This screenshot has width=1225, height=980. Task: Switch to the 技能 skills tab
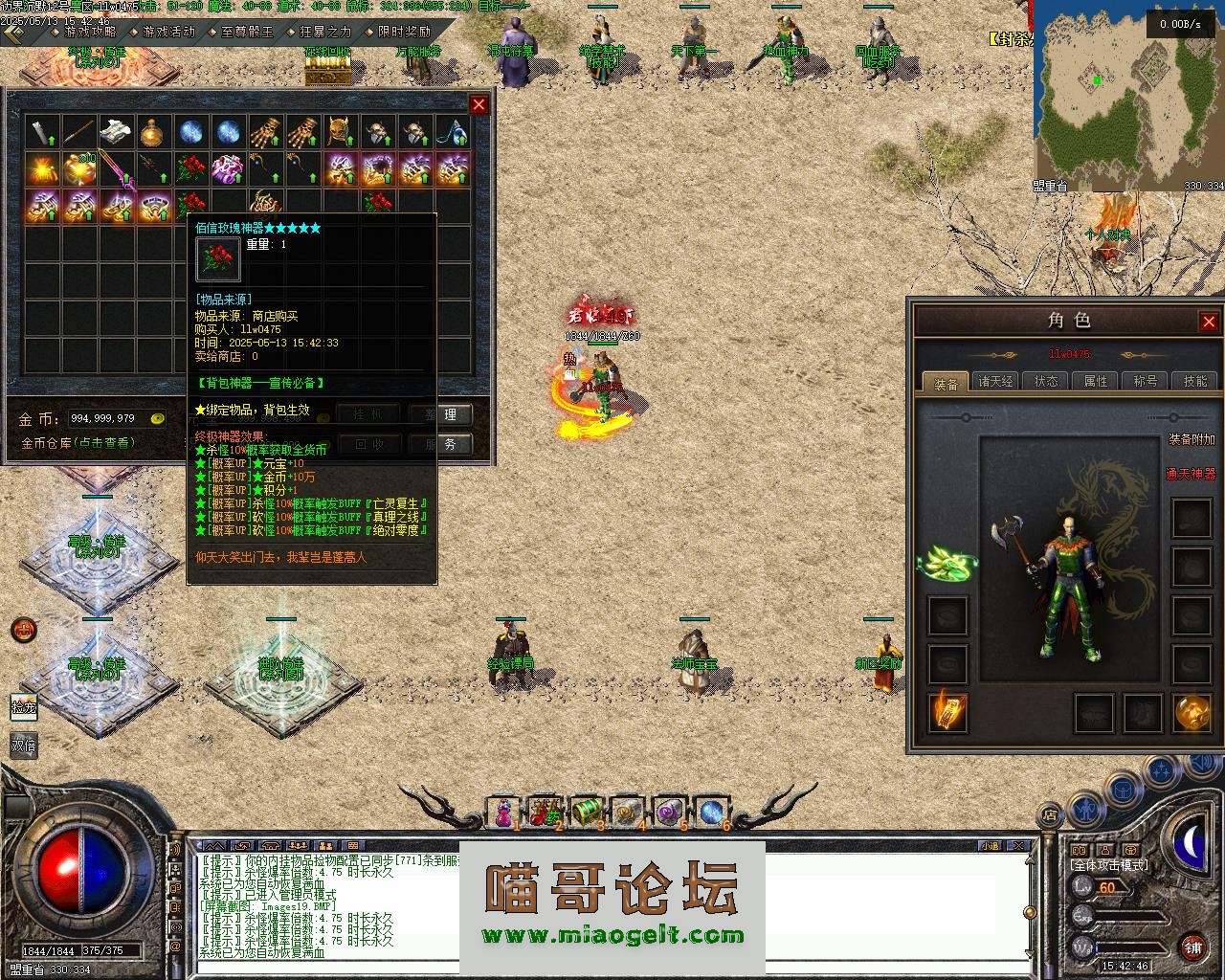click(x=1195, y=381)
